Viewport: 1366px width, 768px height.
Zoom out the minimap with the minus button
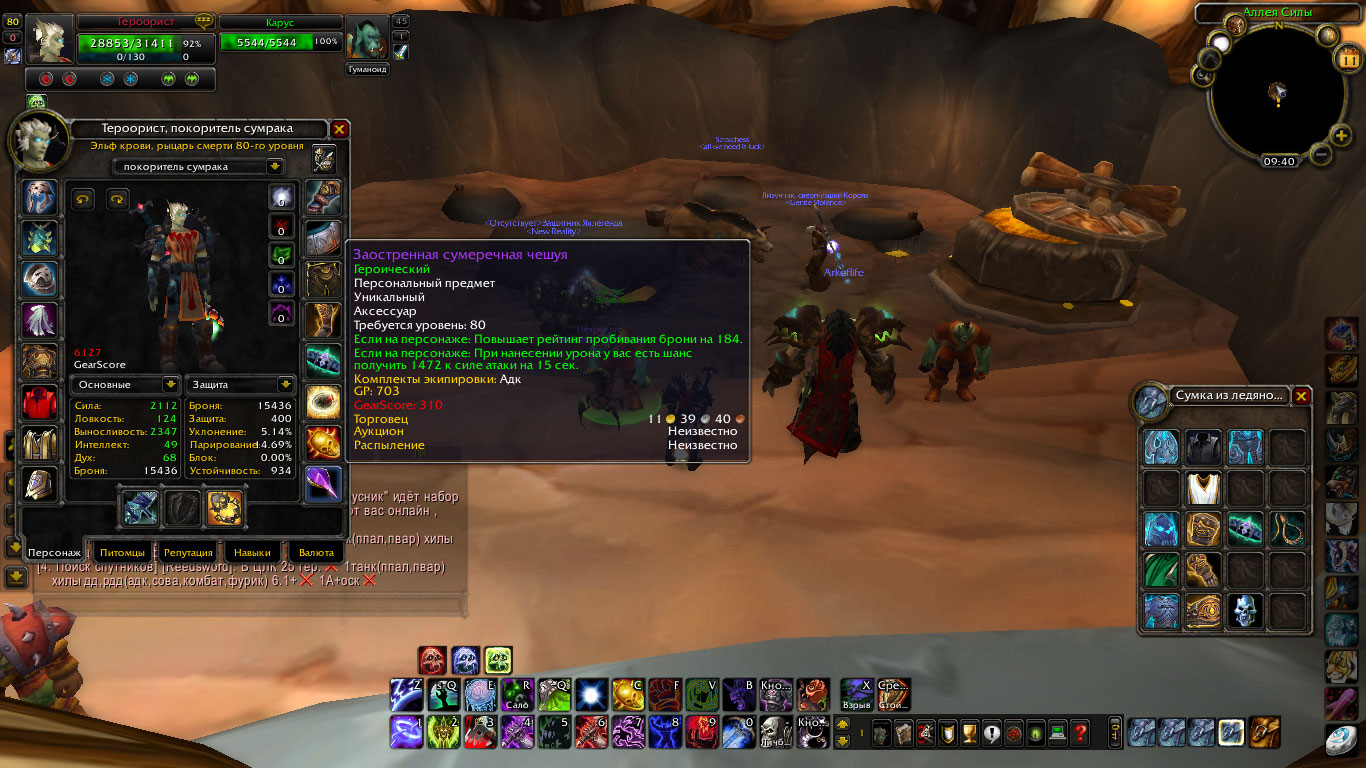click(1320, 155)
